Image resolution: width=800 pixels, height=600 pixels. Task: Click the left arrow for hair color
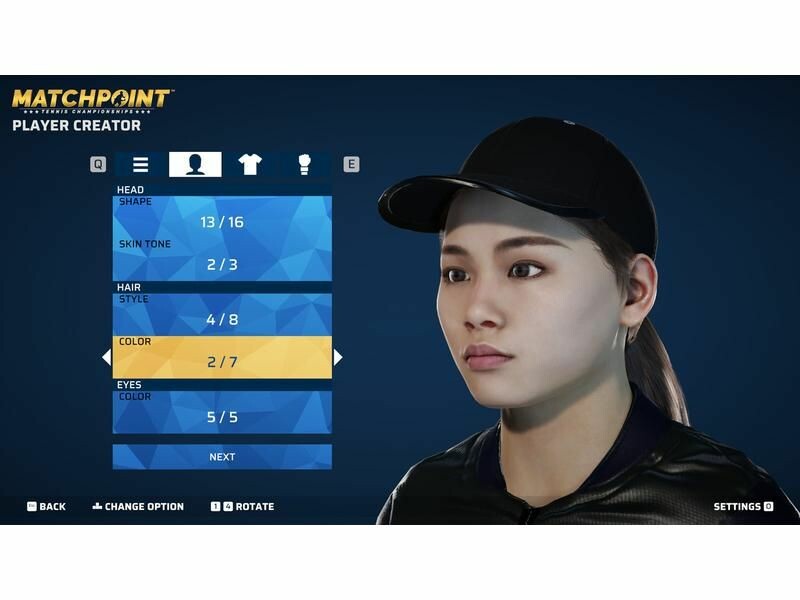[x=106, y=357]
